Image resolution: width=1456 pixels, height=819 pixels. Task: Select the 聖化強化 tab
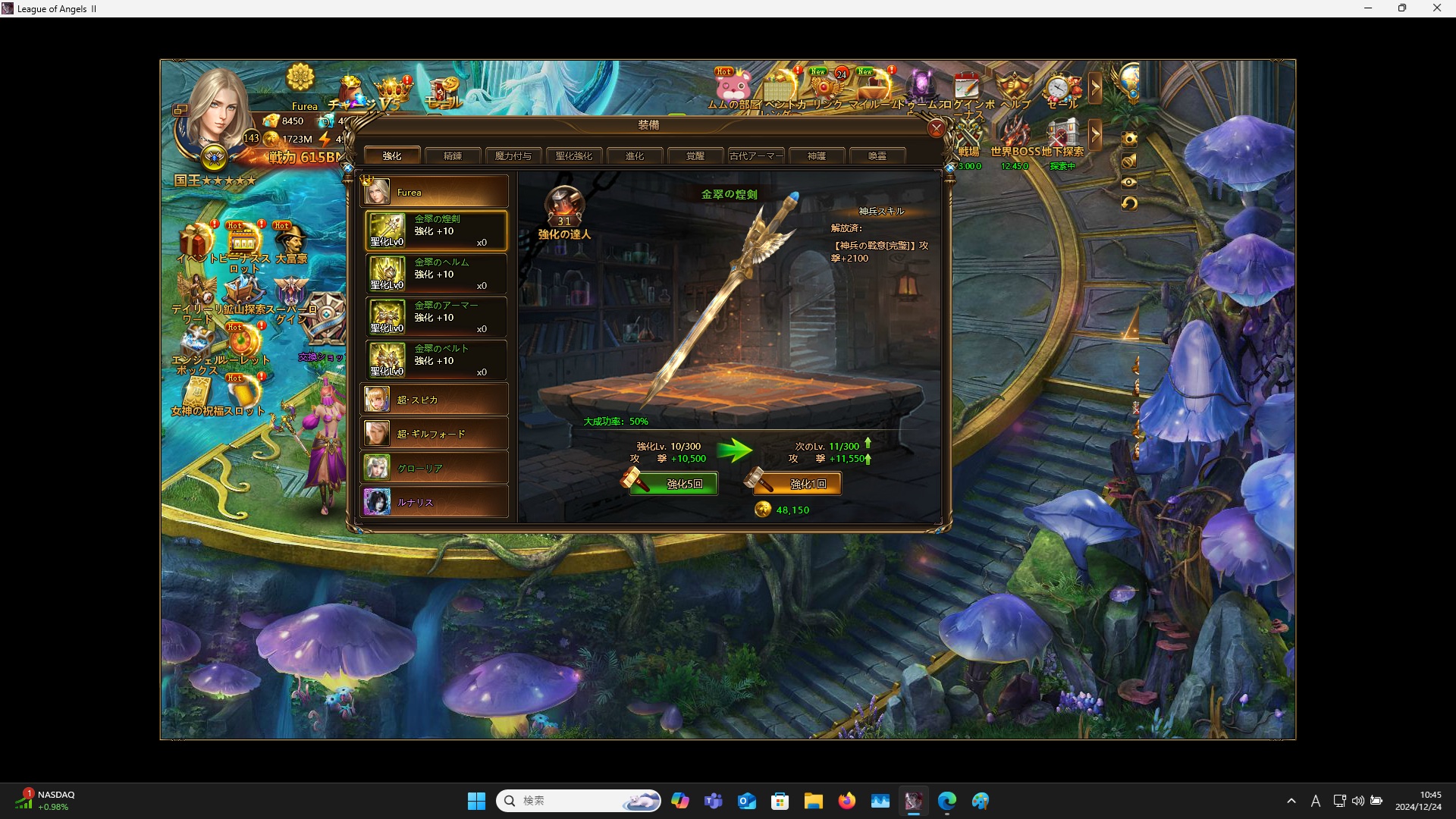pos(574,155)
